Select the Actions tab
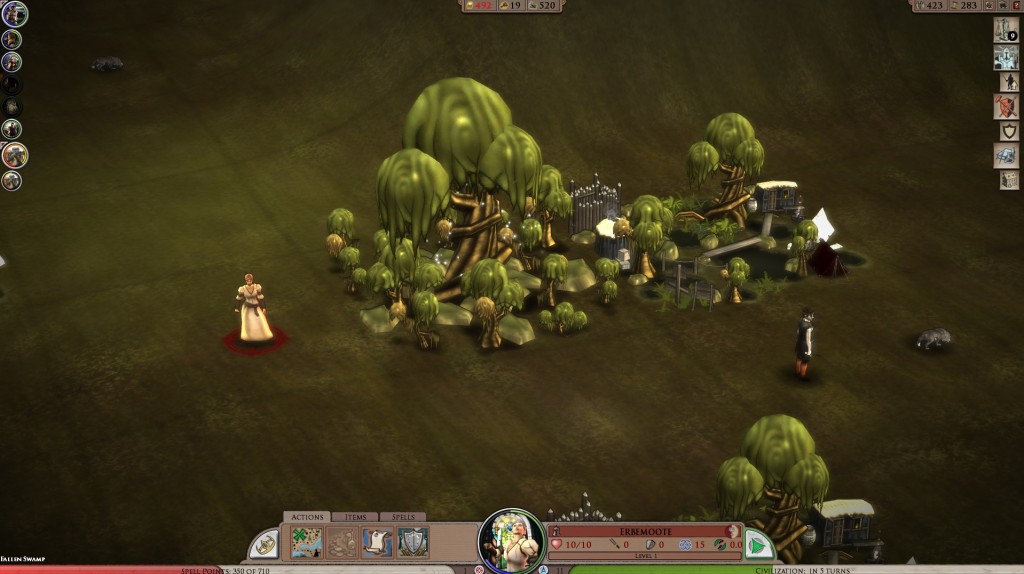The image size is (1024, 574). (306, 517)
